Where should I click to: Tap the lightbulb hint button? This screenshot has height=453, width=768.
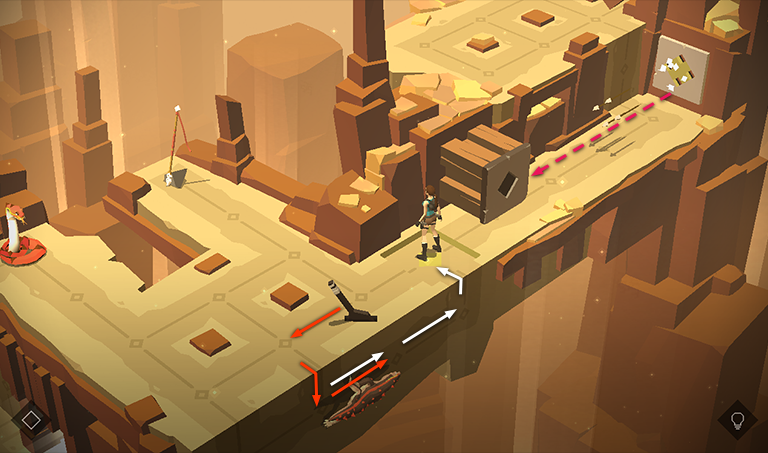pos(738,418)
